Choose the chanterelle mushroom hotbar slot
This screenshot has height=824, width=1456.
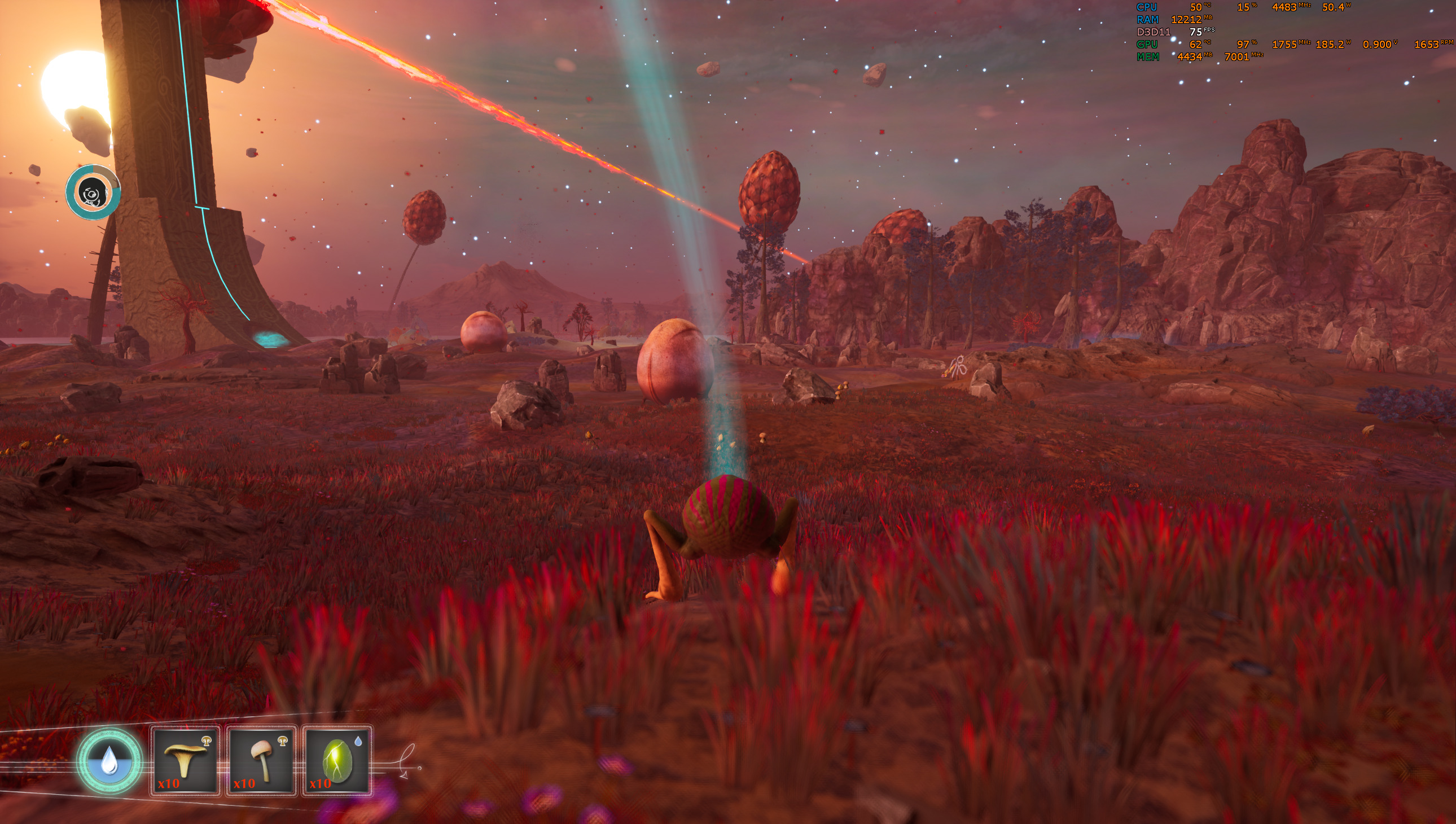coord(185,761)
